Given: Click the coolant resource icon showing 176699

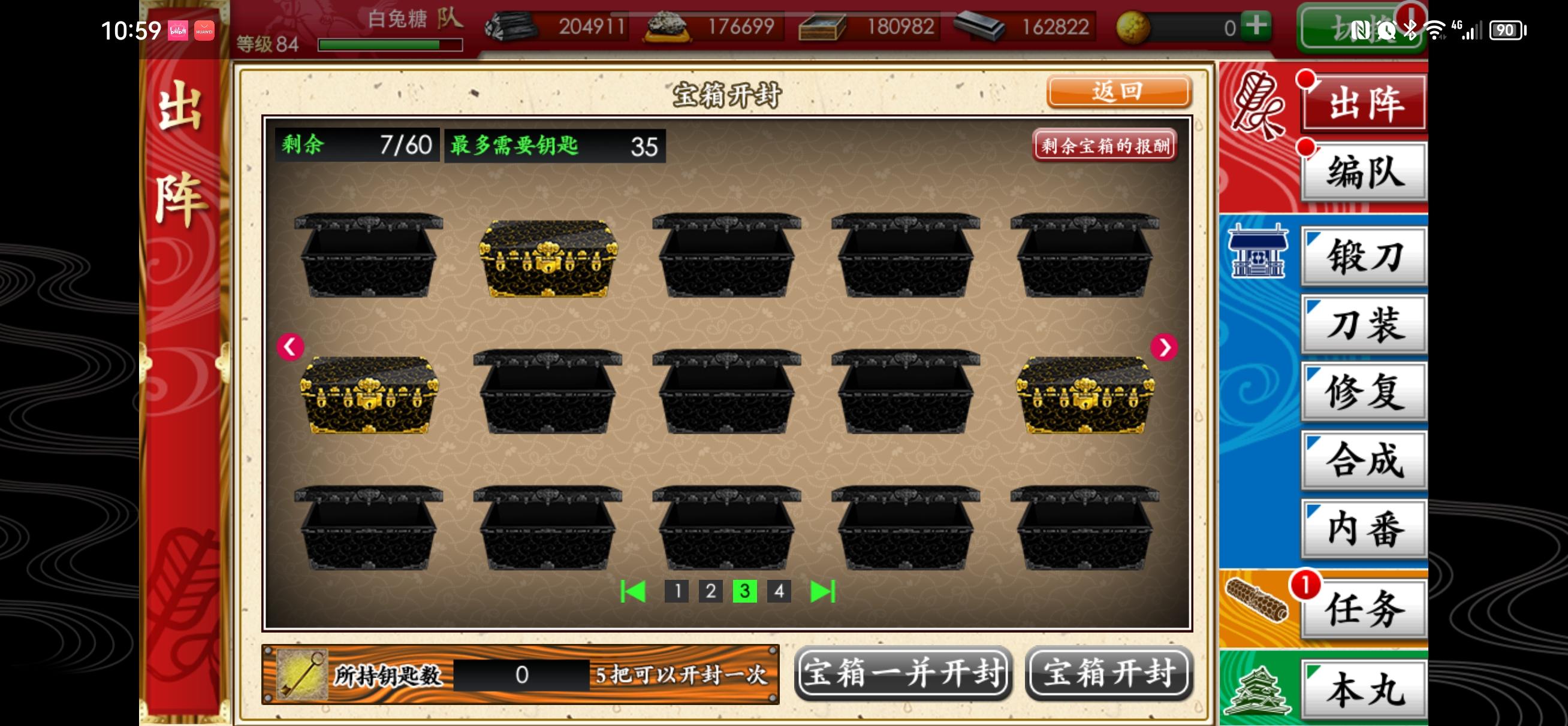Looking at the screenshot, I should (667, 28).
